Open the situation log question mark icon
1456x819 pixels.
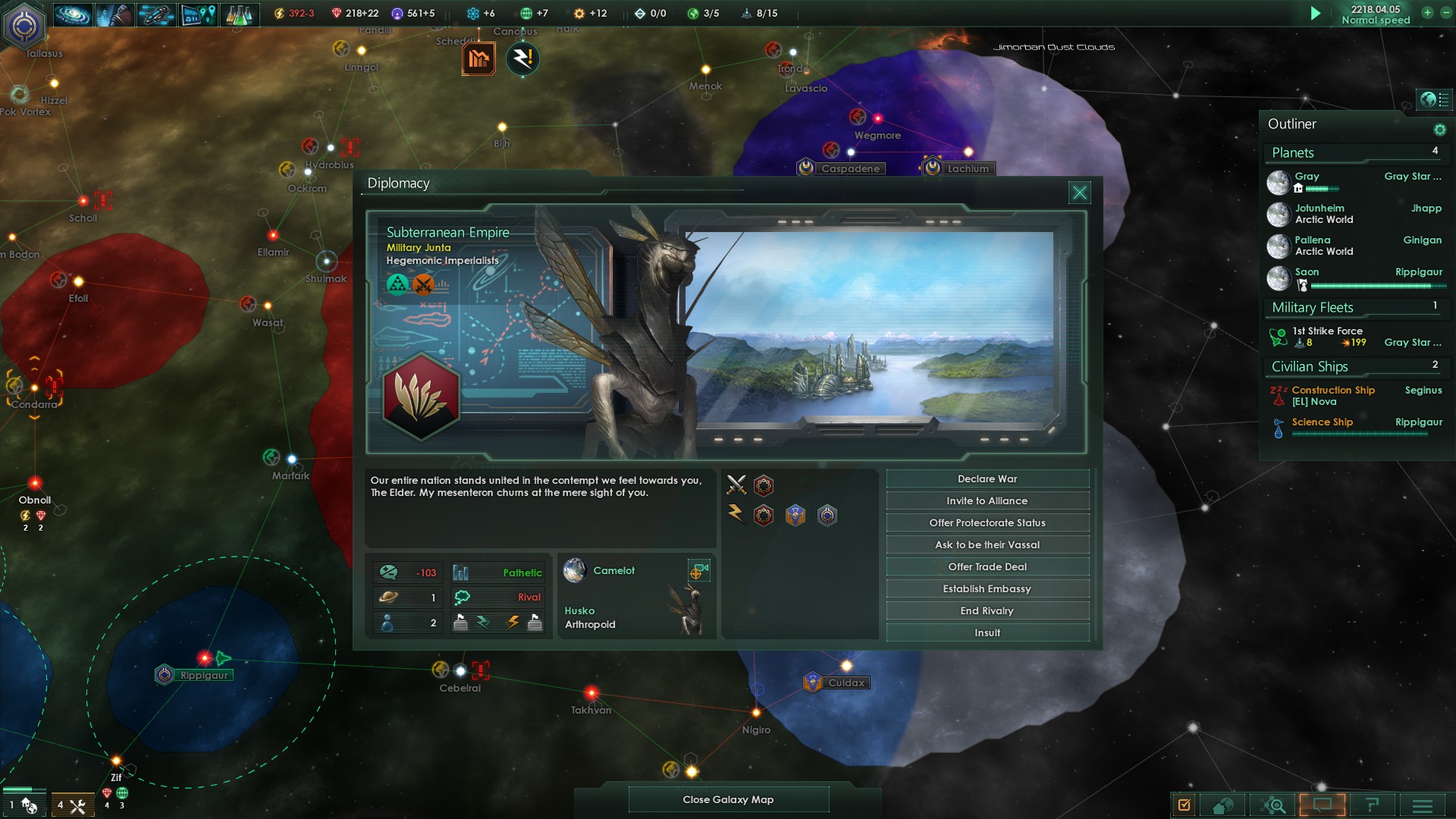1373,805
